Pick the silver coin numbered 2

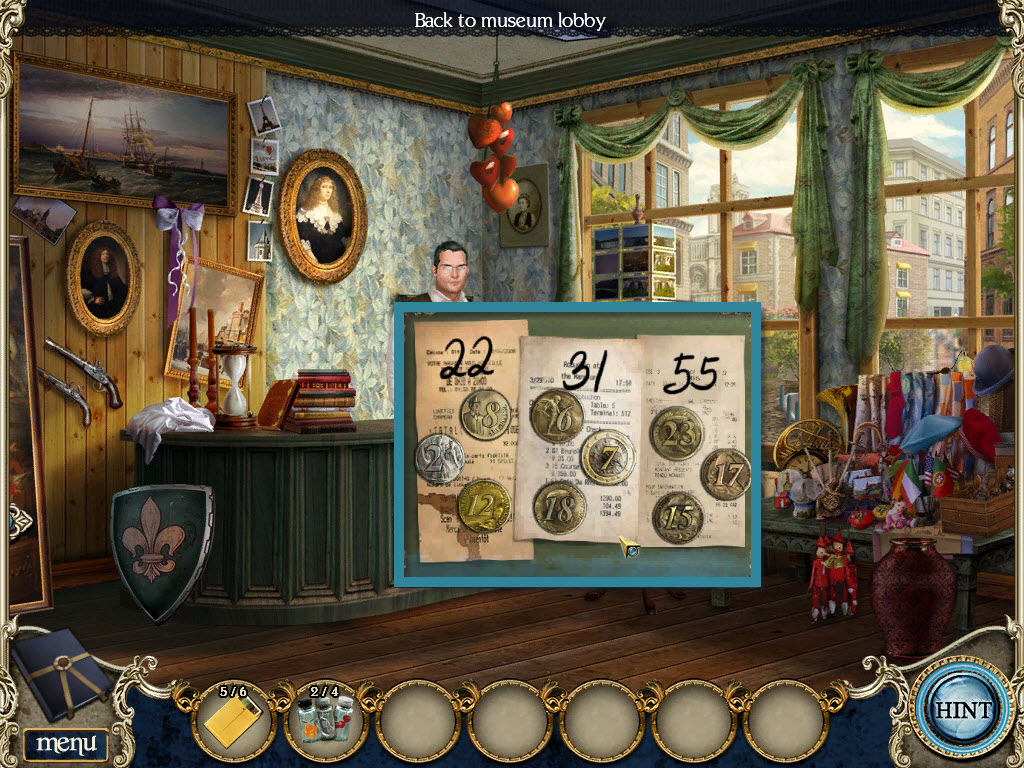[438, 459]
